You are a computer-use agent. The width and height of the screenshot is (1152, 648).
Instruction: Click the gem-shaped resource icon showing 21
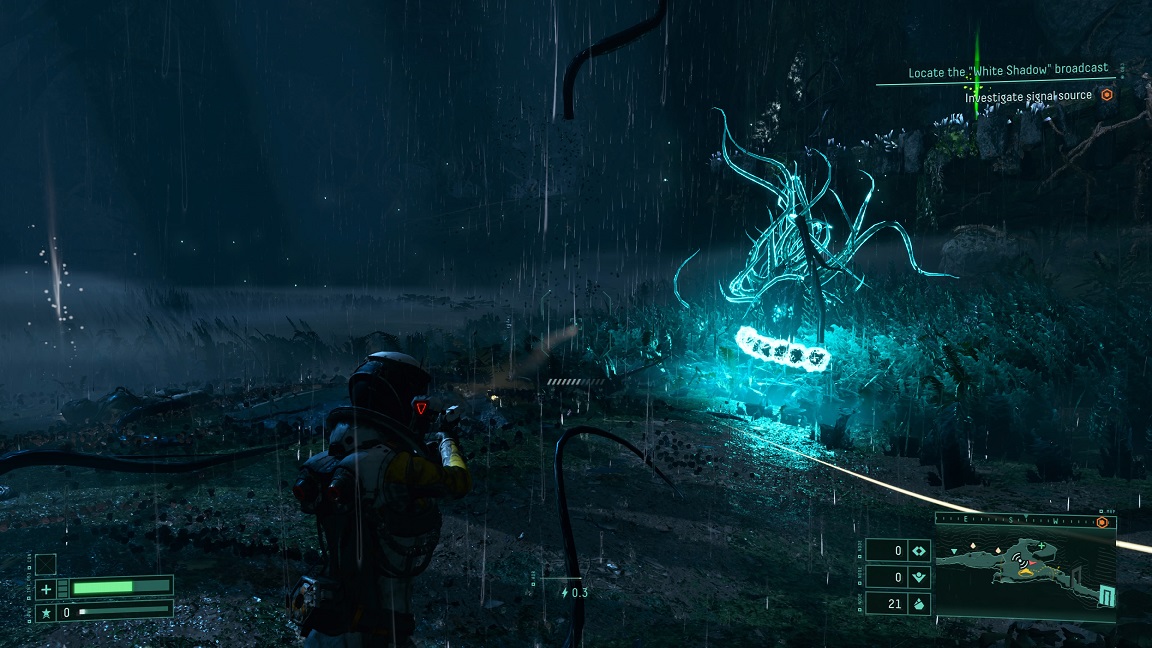(920, 603)
